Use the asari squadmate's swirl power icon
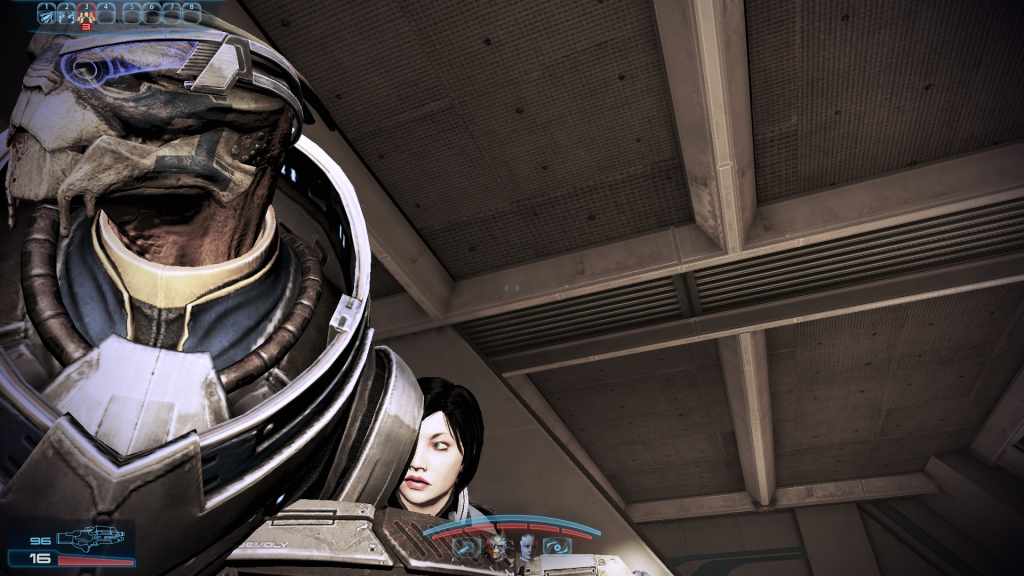The height and width of the screenshot is (576, 1024). (x=556, y=546)
